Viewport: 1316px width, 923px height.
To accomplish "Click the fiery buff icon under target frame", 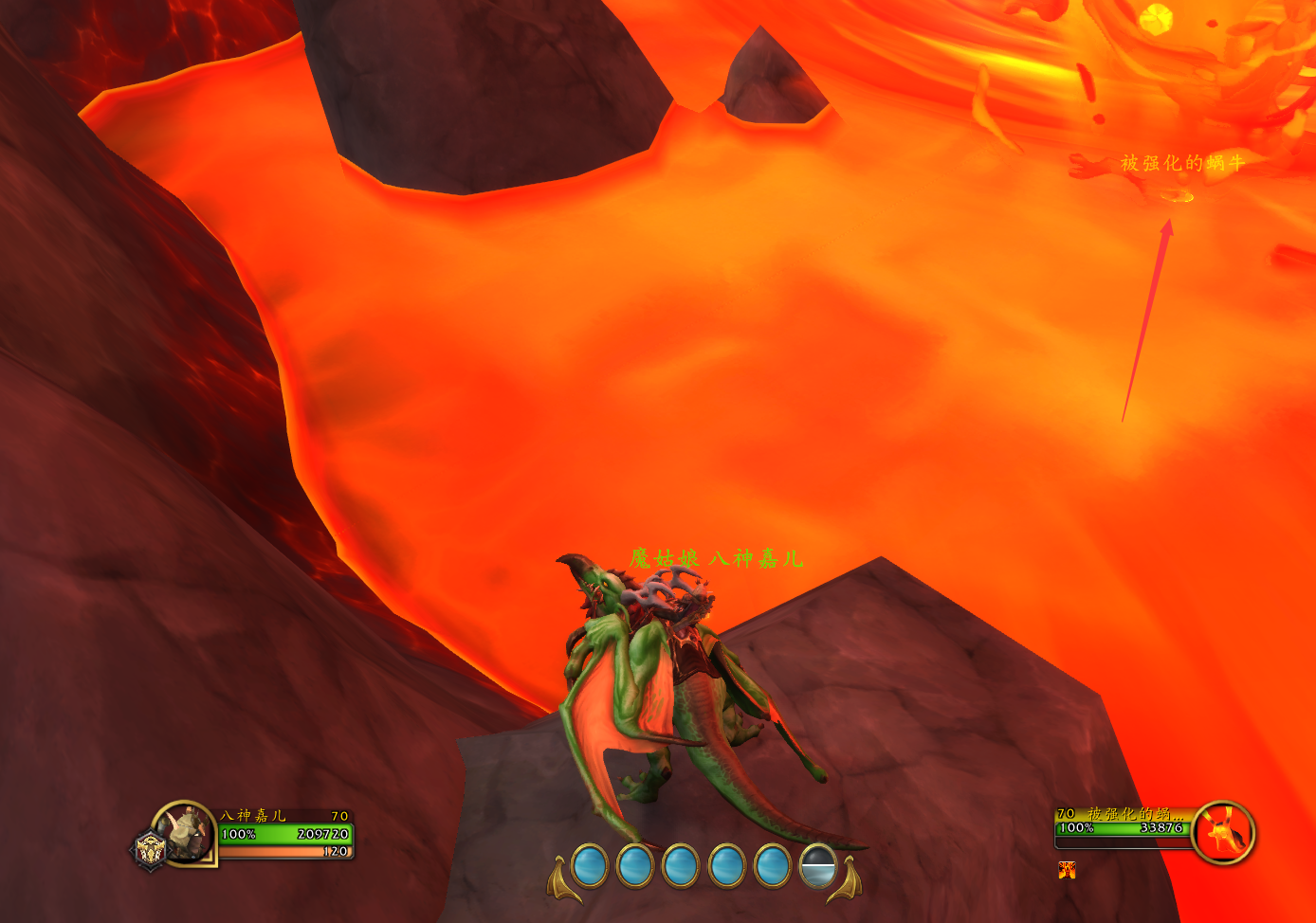I will pyautogui.click(x=1067, y=870).
